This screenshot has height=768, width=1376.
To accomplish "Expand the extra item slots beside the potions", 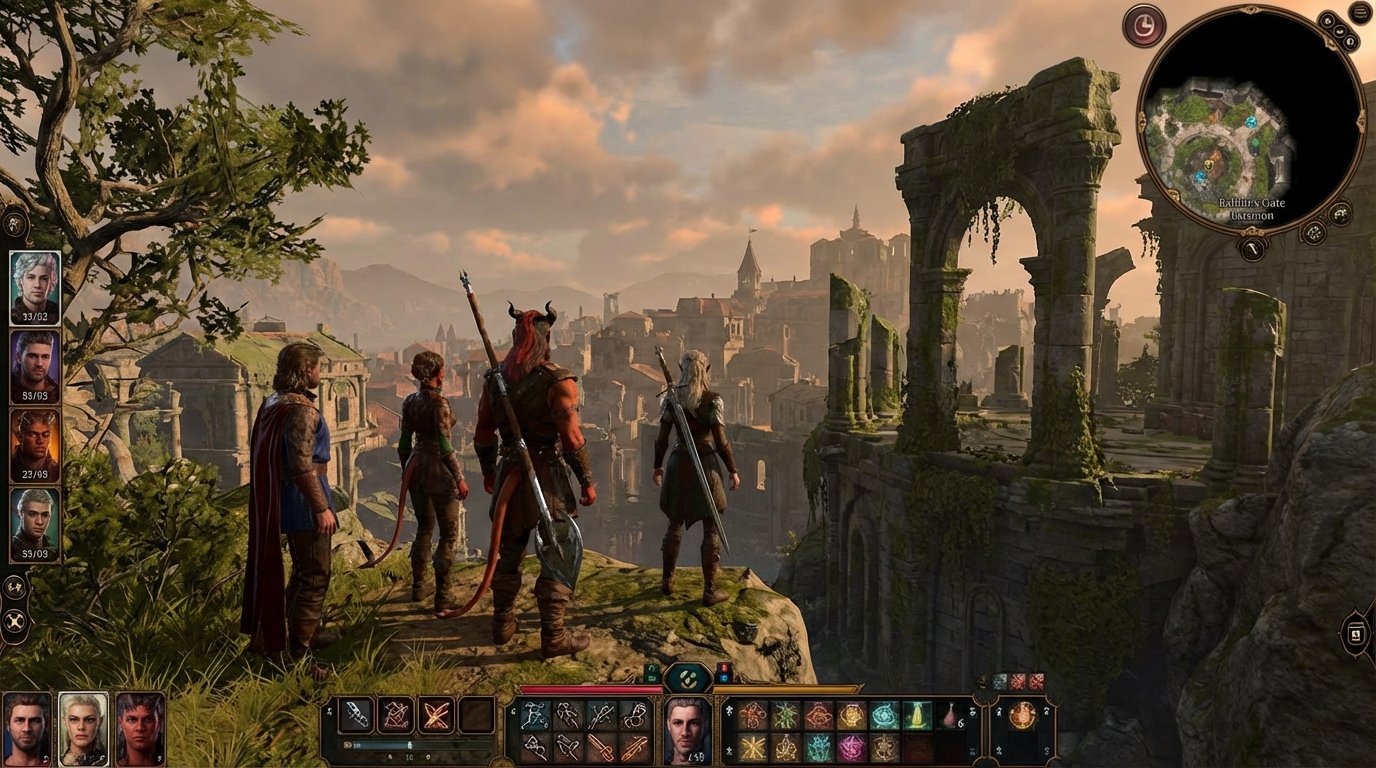I will pyautogui.click(x=982, y=681).
